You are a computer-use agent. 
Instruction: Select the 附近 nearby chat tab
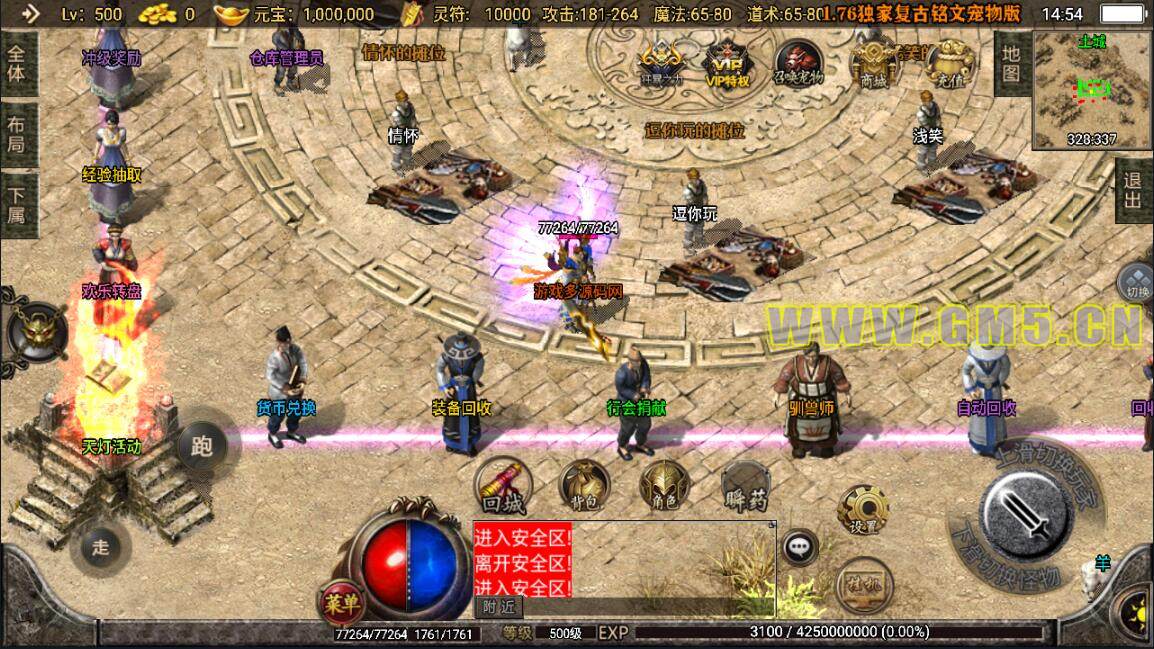coord(496,606)
